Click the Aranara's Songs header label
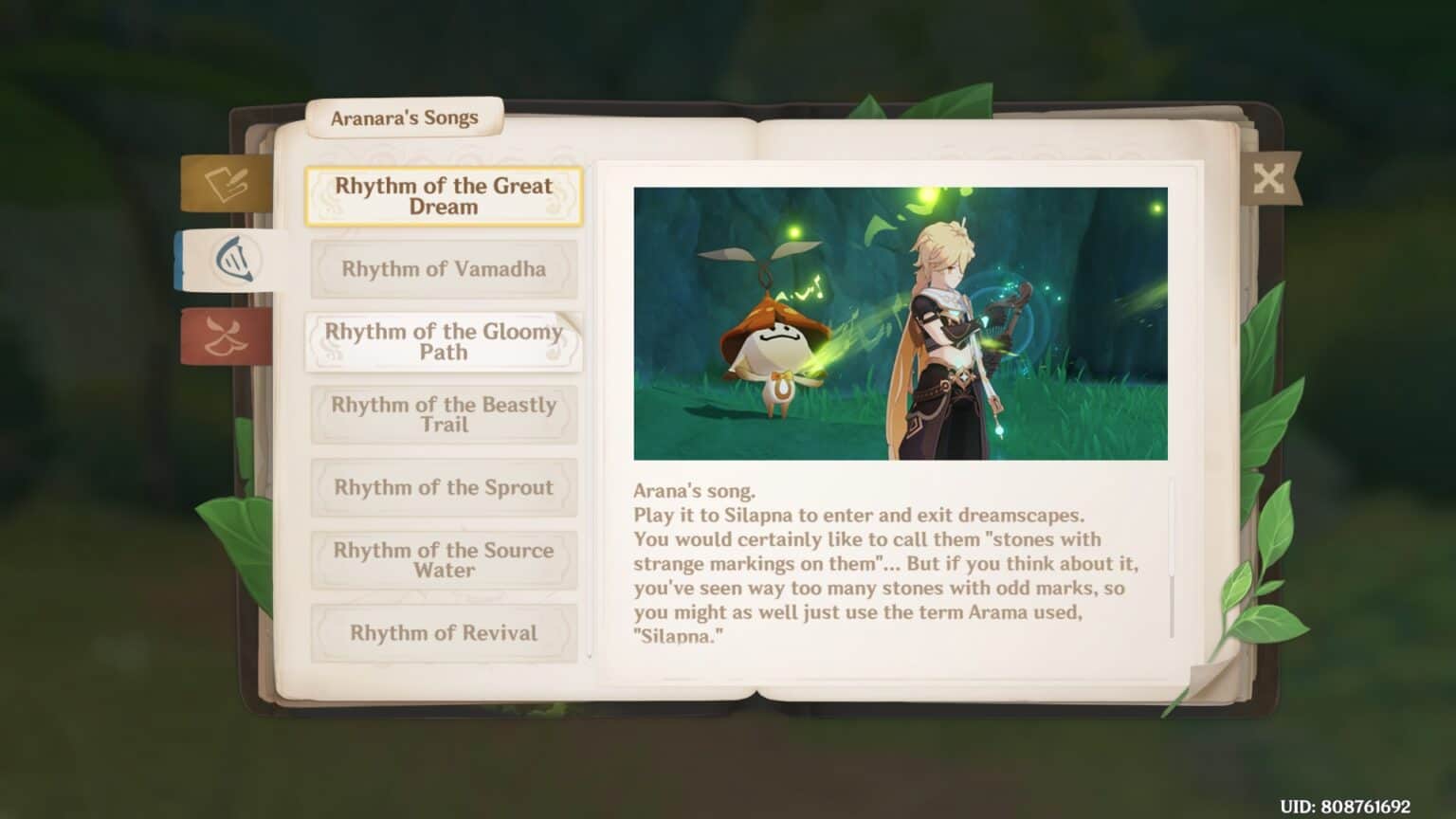The image size is (1456, 819). (x=405, y=118)
